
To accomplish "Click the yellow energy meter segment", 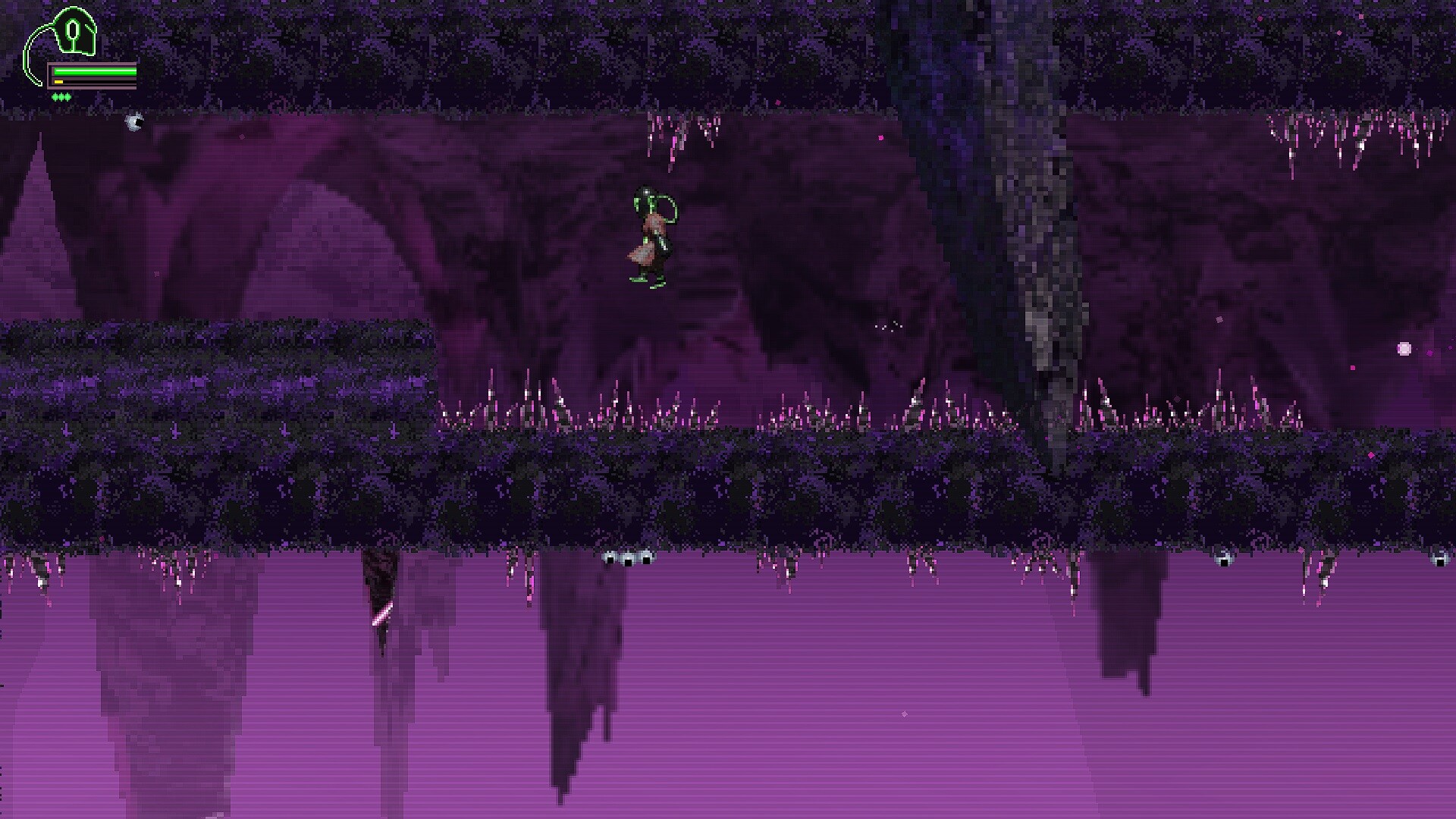I will point(58,81).
